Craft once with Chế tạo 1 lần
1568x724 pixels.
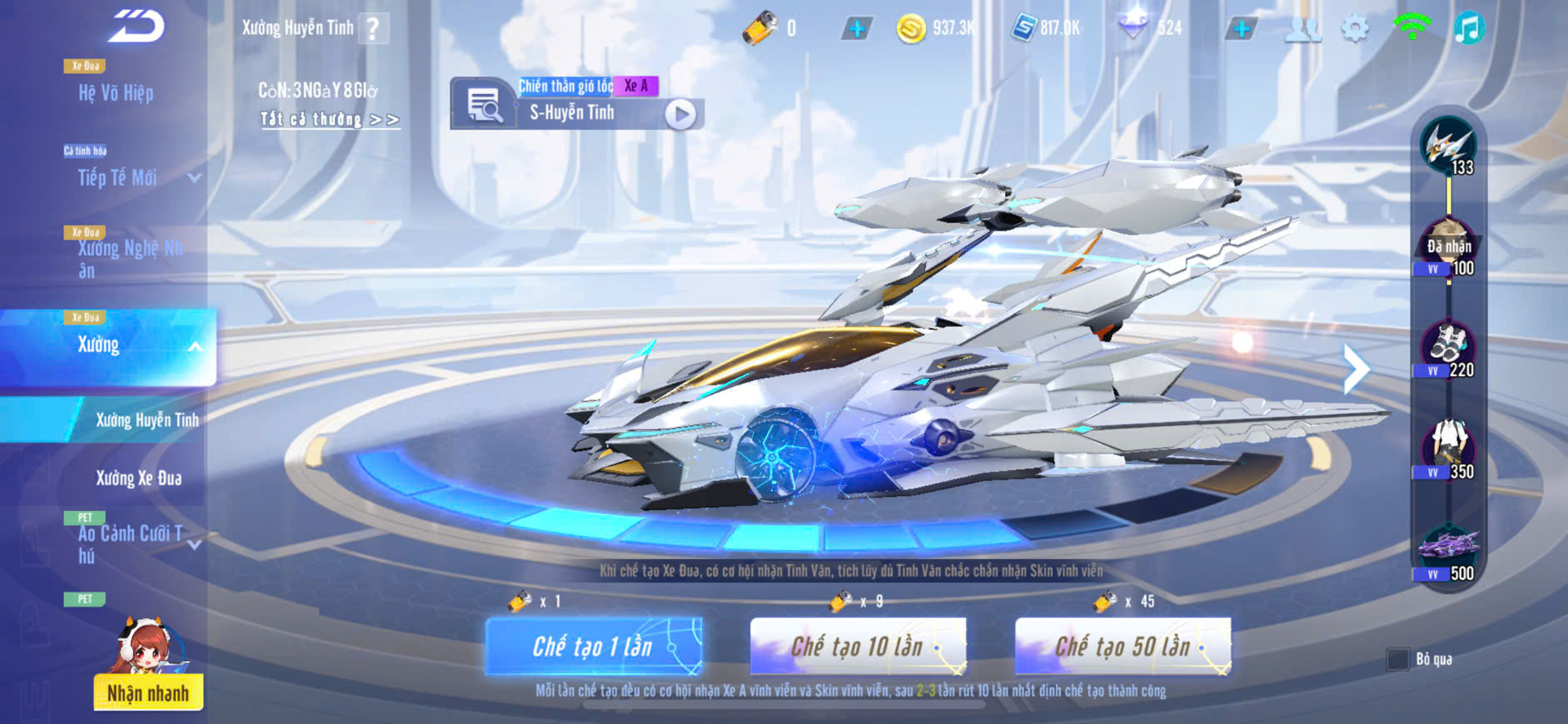click(593, 646)
